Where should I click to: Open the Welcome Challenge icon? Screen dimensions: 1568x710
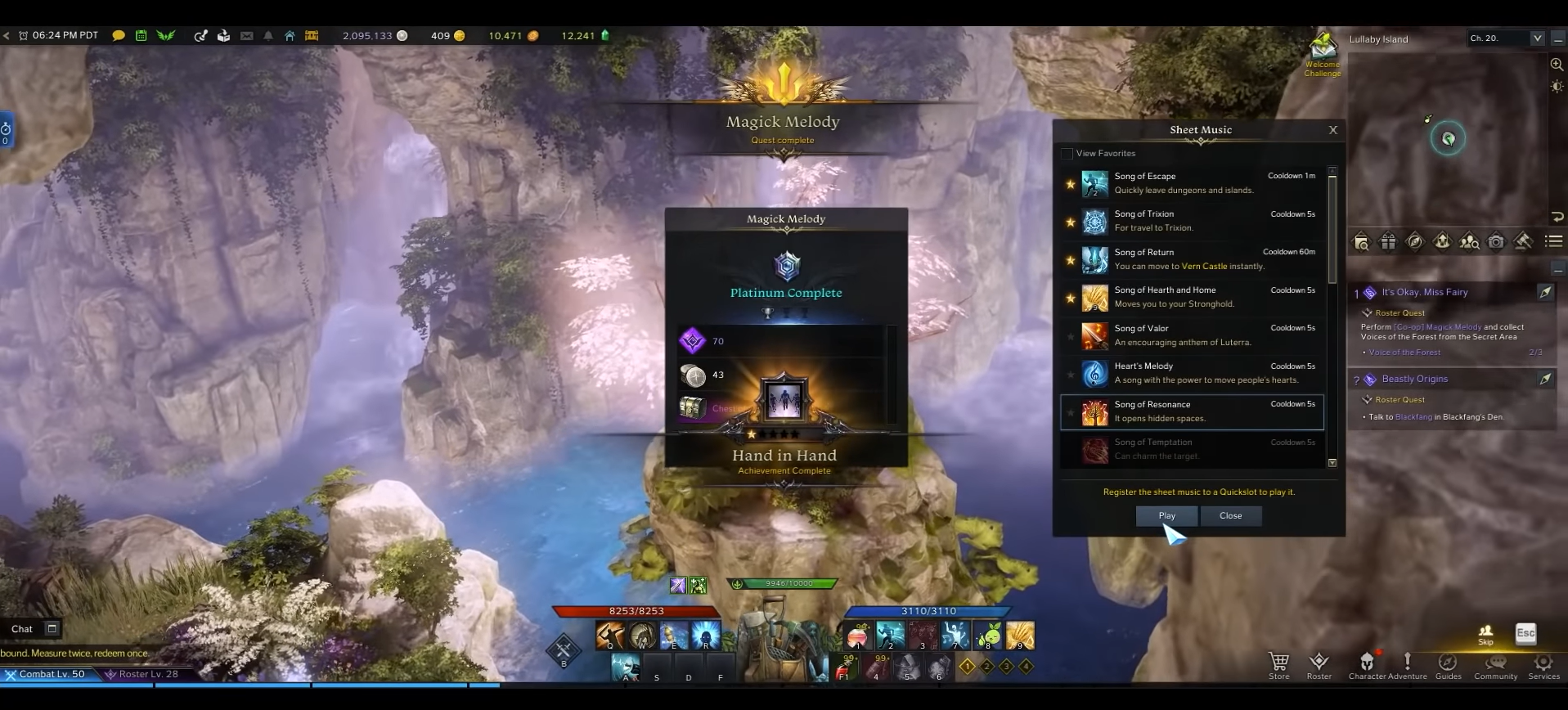tap(1322, 56)
